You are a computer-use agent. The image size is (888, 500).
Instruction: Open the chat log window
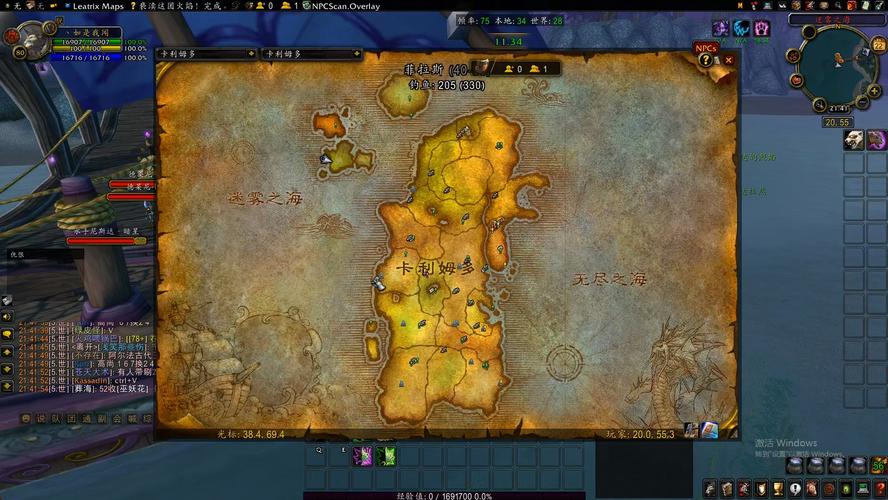click(80, 350)
